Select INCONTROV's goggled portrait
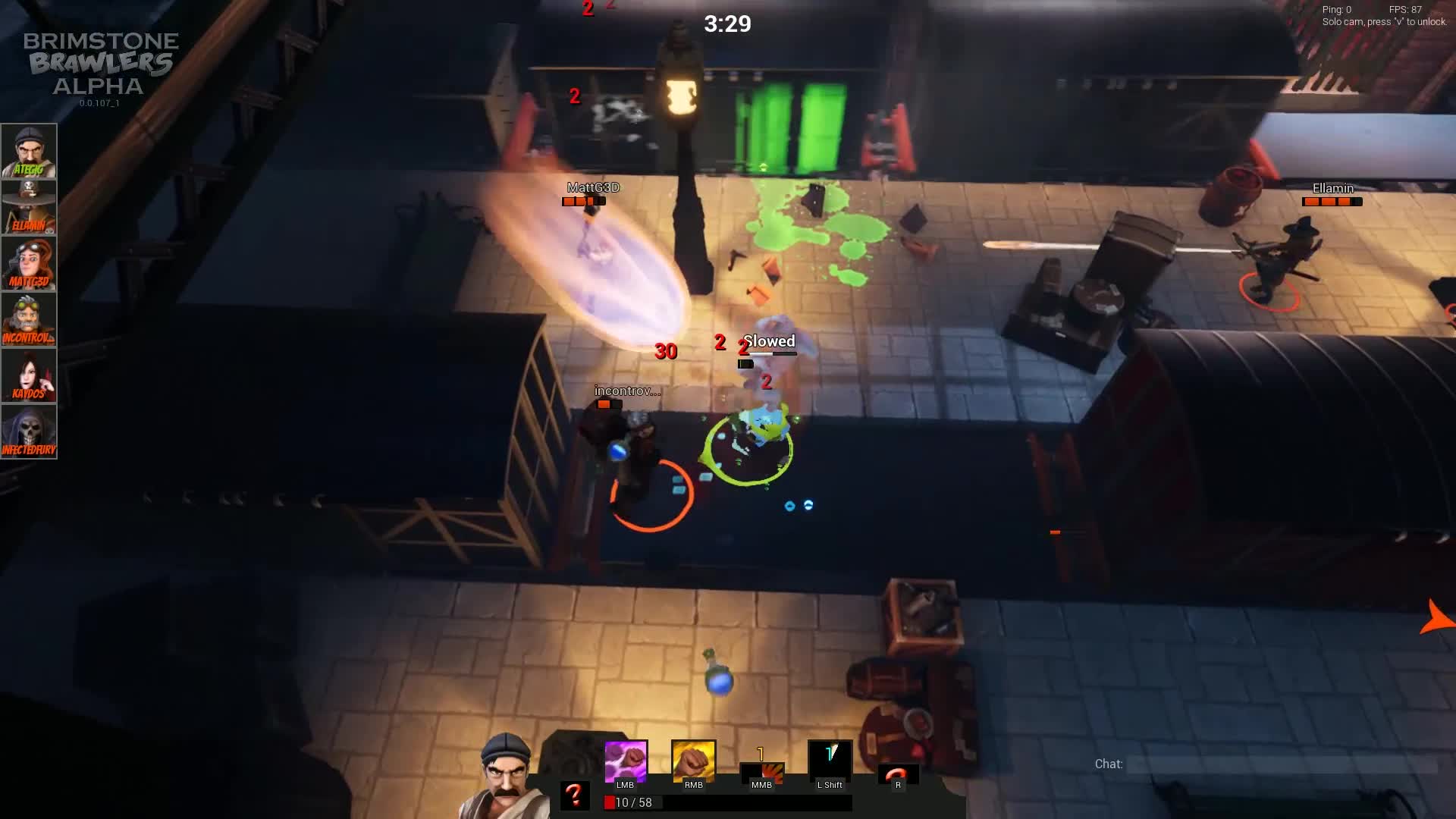 [30, 316]
